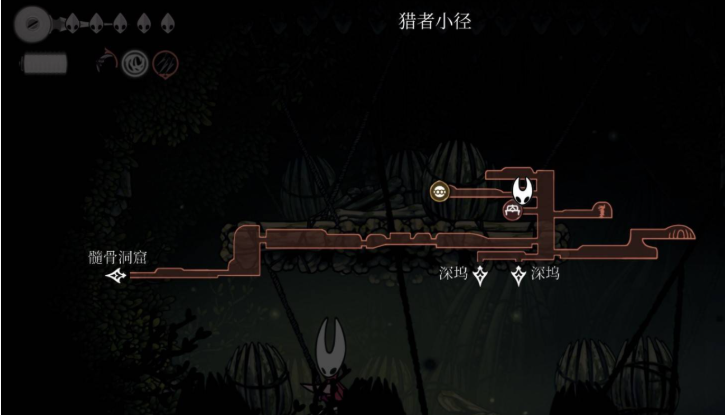Choose the 髓骨洞窟 exit marker
Screen dimensions: 725x415
click(x=118, y=274)
